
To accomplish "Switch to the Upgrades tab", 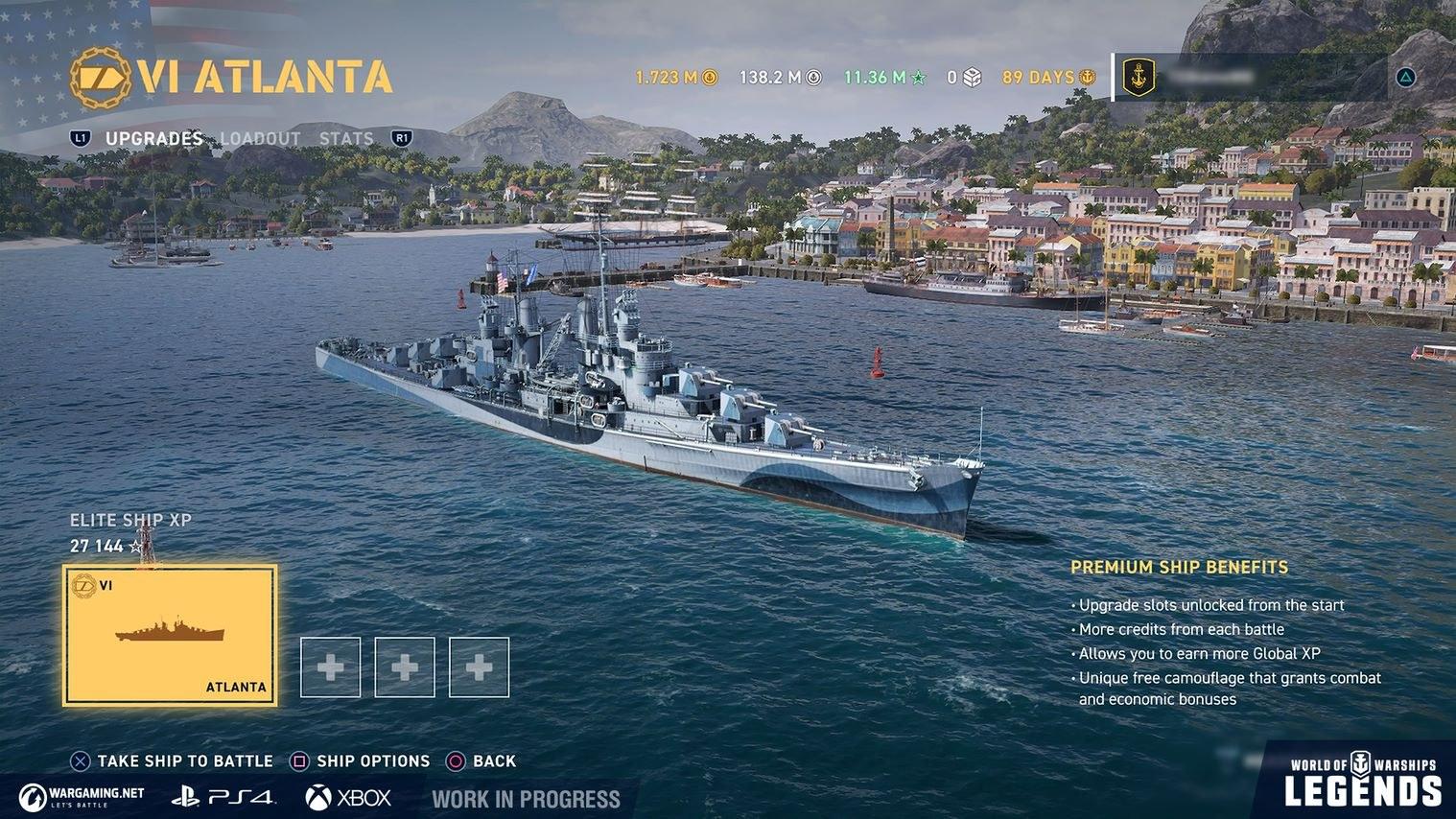I will [x=153, y=138].
